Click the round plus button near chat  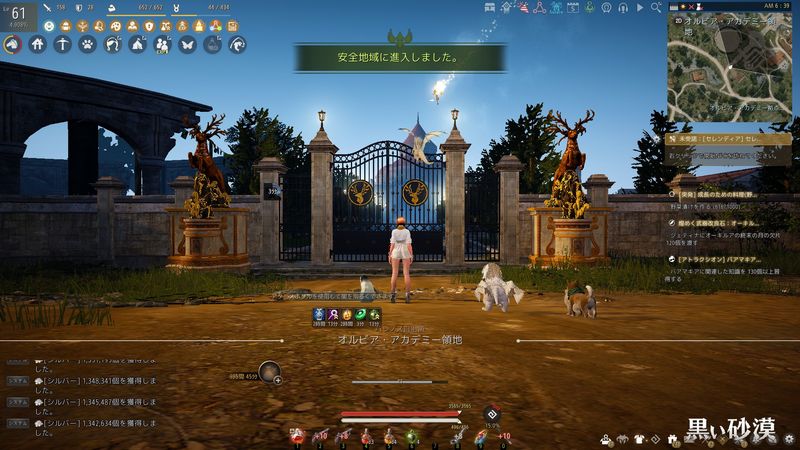pos(277,380)
